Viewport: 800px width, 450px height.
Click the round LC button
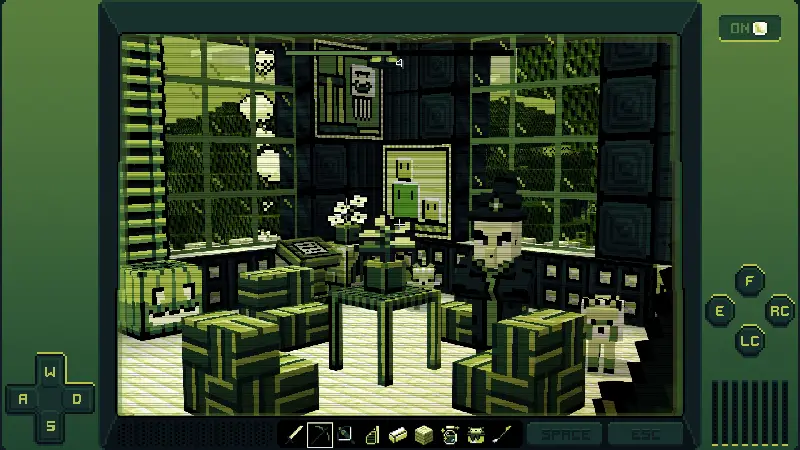(x=749, y=340)
